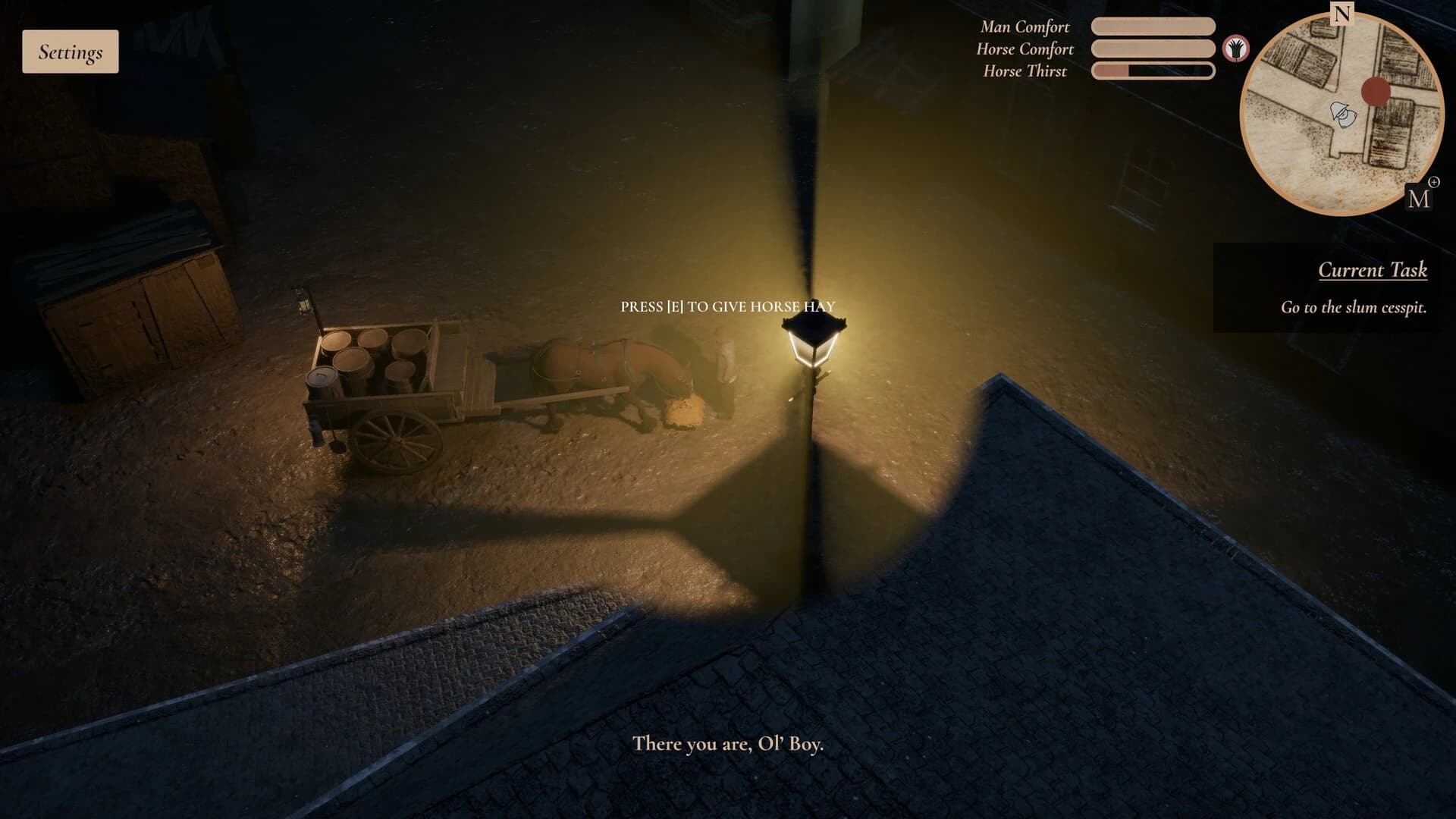Click the Go to the slum cesspit objective

pos(1354,308)
